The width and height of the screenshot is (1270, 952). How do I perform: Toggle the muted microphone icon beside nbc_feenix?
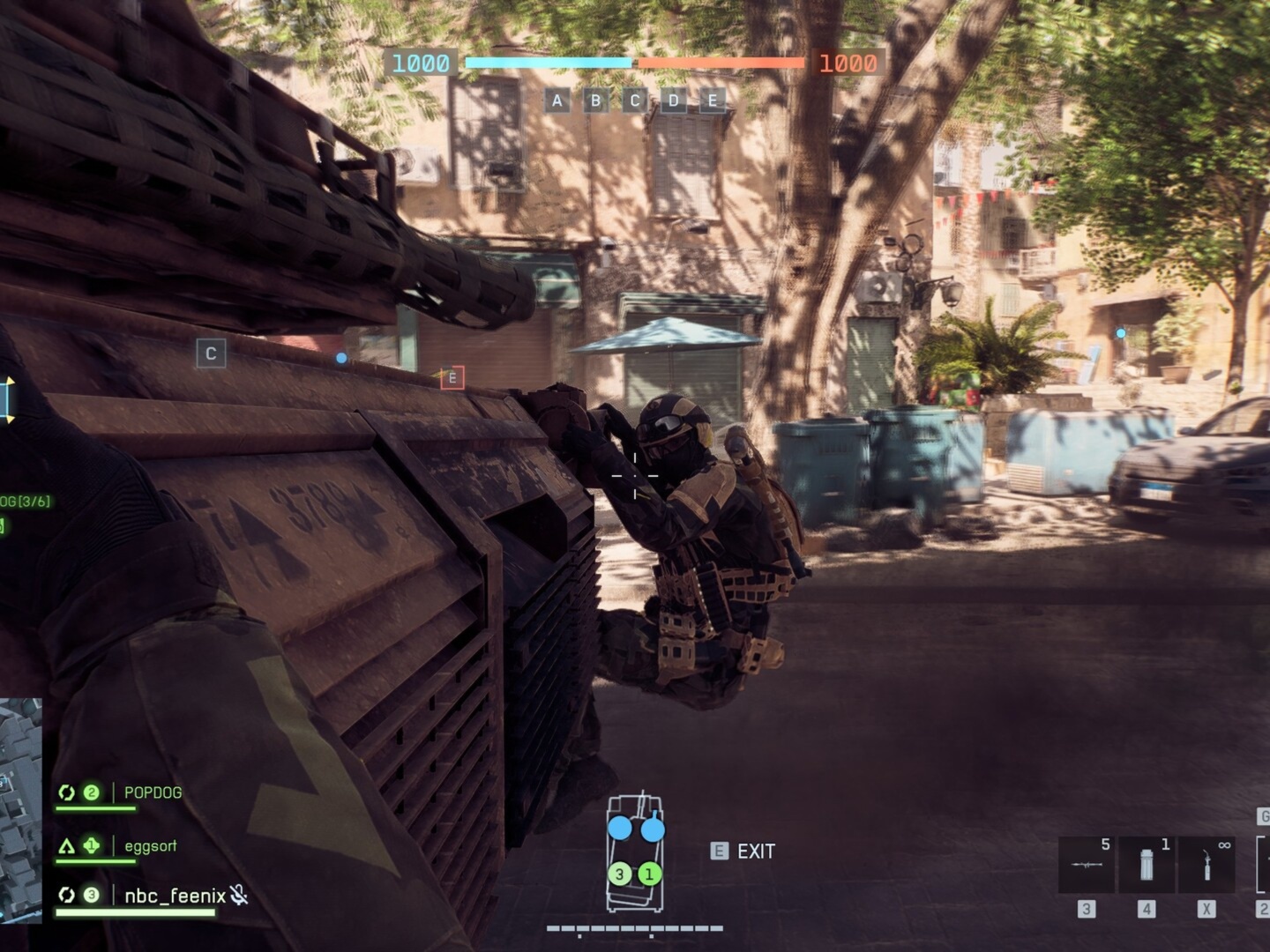[238, 896]
